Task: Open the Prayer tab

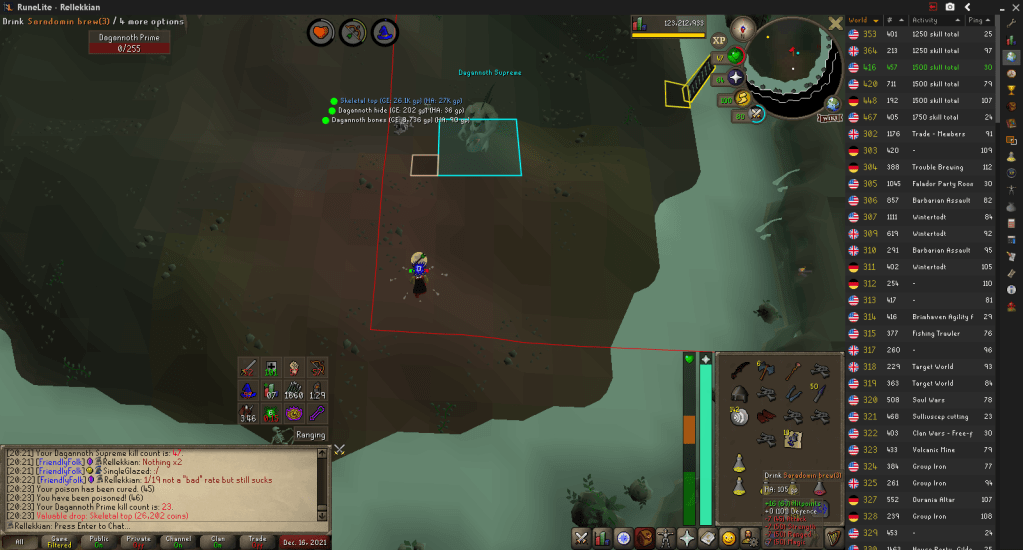Action: [x=686, y=538]
